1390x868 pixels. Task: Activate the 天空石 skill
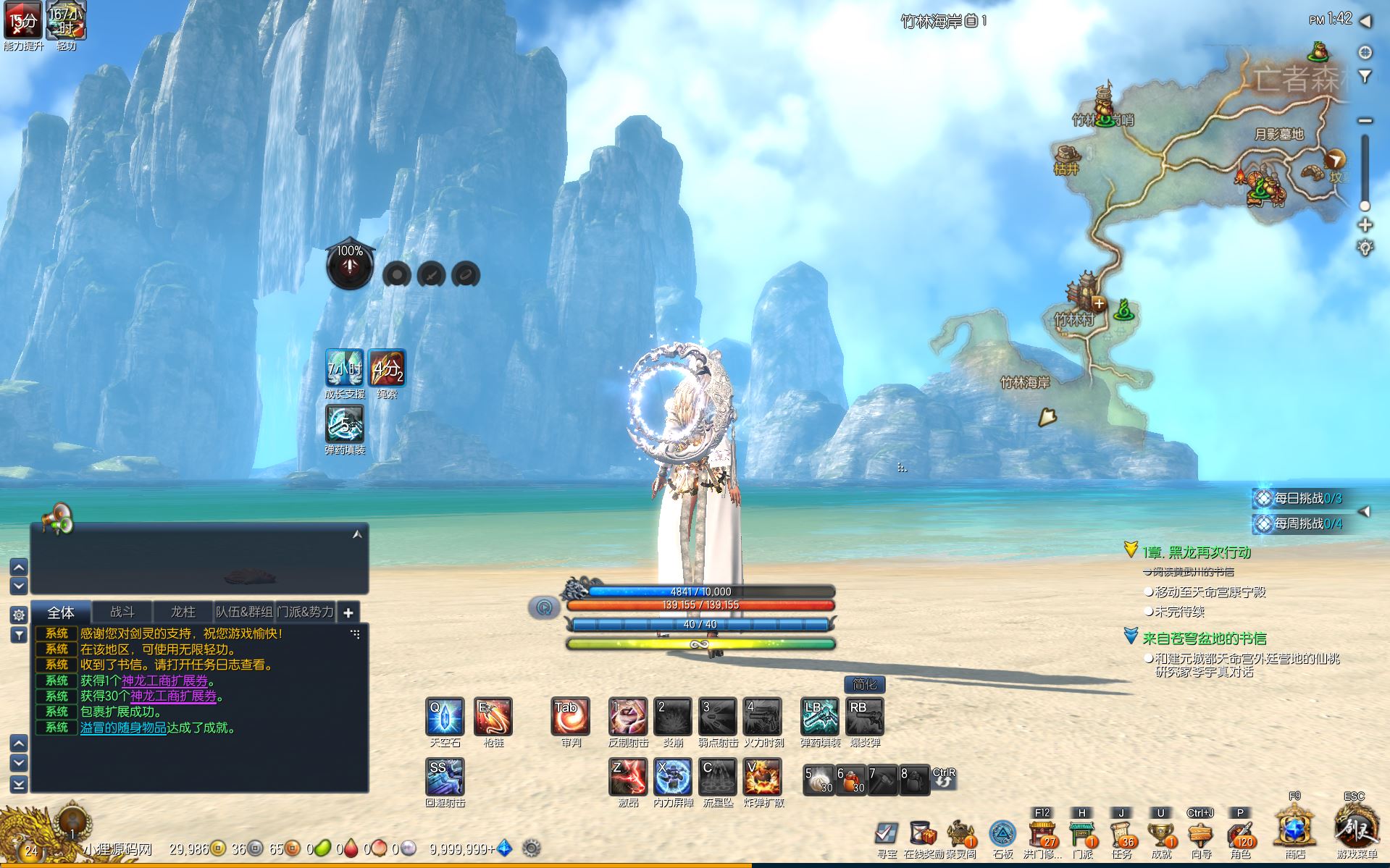pyautogui.click(x=445, y=716)
